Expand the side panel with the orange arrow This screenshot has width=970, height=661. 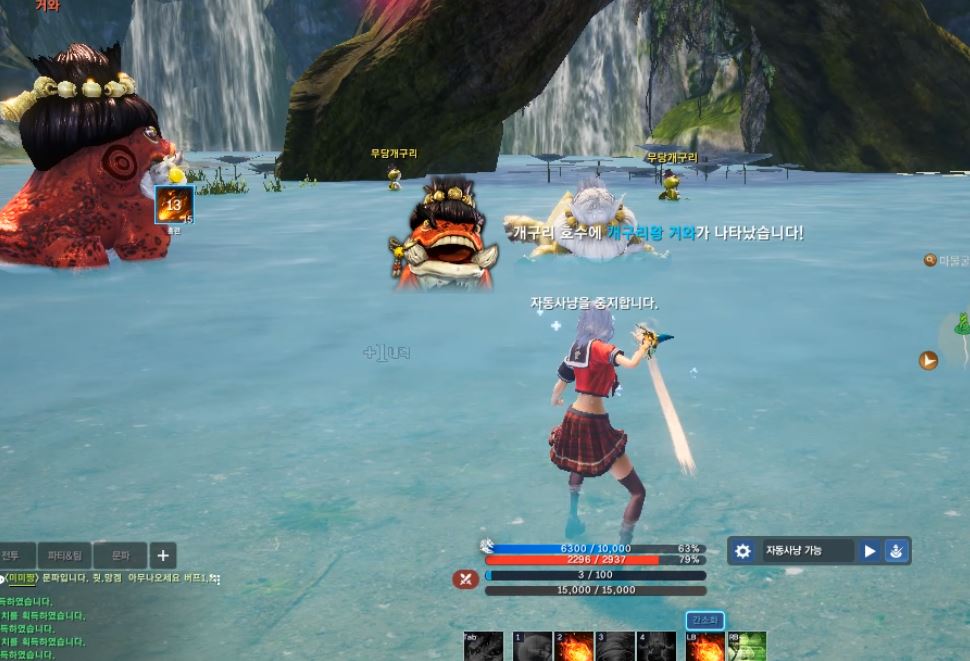click(928, 360)
